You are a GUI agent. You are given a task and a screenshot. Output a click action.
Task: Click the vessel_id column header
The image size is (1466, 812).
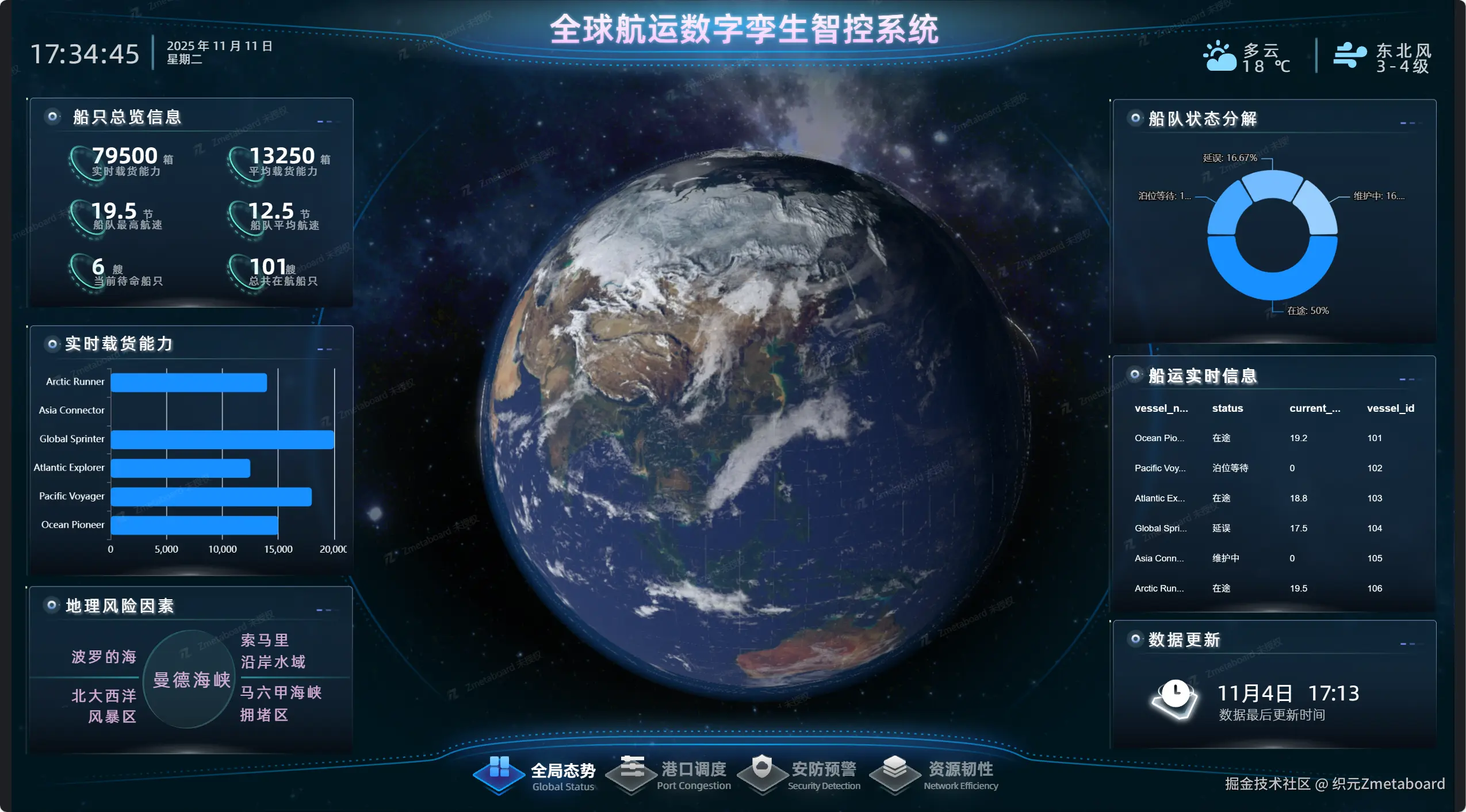click(x=1390, y=408)
